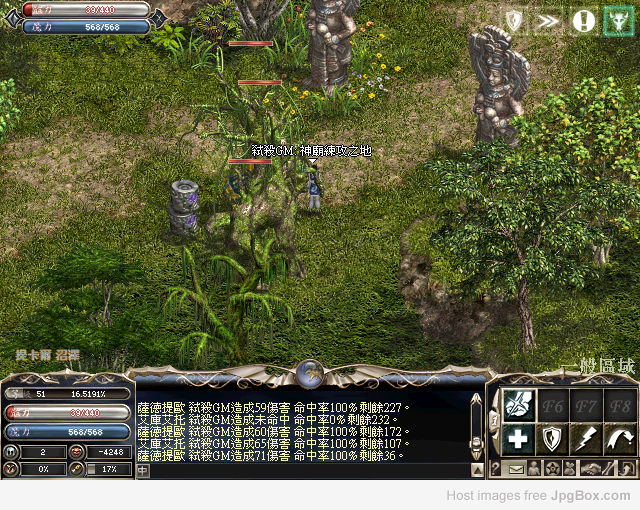Cast the lightning bolt skill
The height and width of the screenshot is (510, 640).
pyautogui.click(x=585, y=438)
